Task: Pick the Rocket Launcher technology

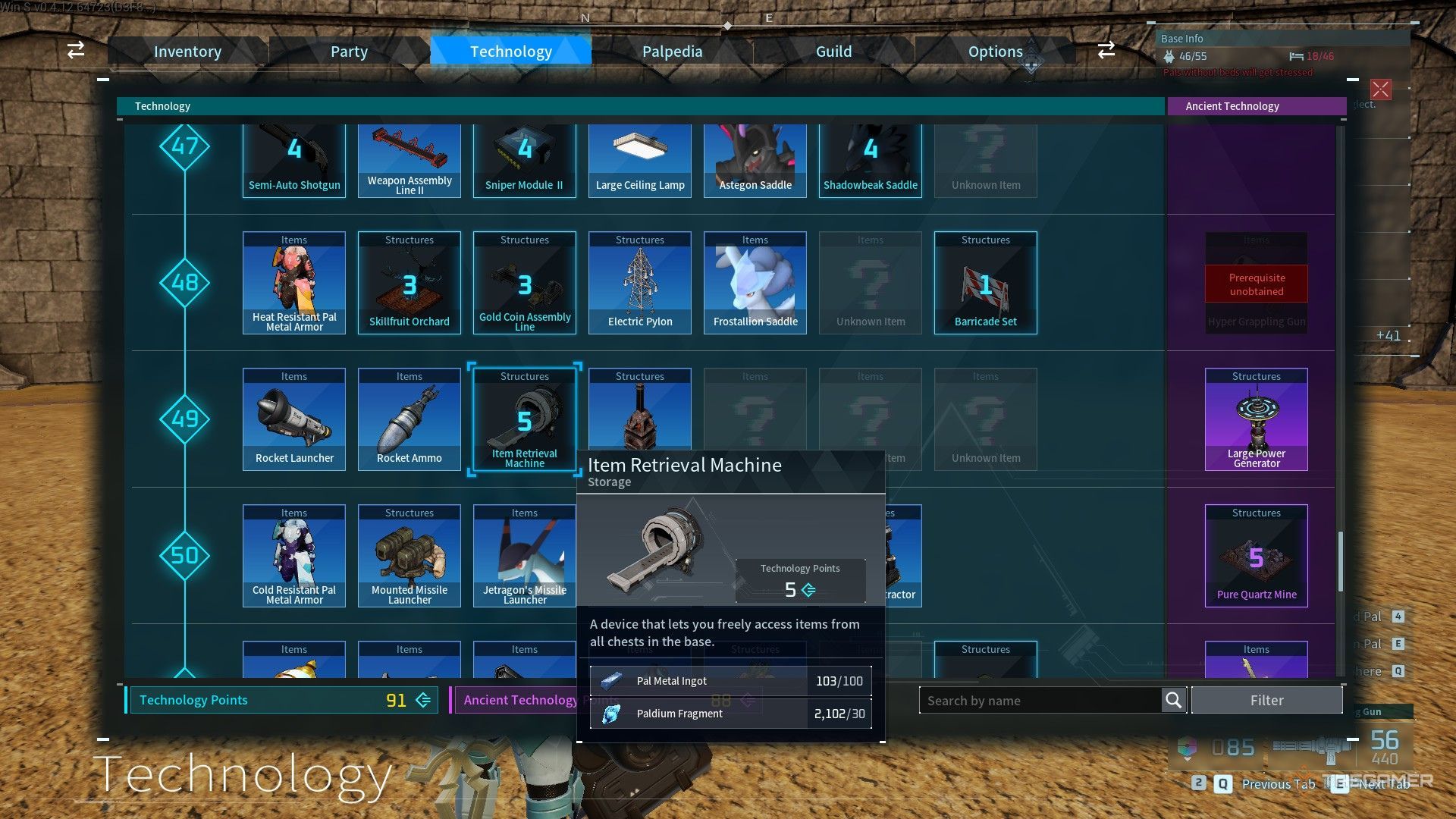Action: 293,419
